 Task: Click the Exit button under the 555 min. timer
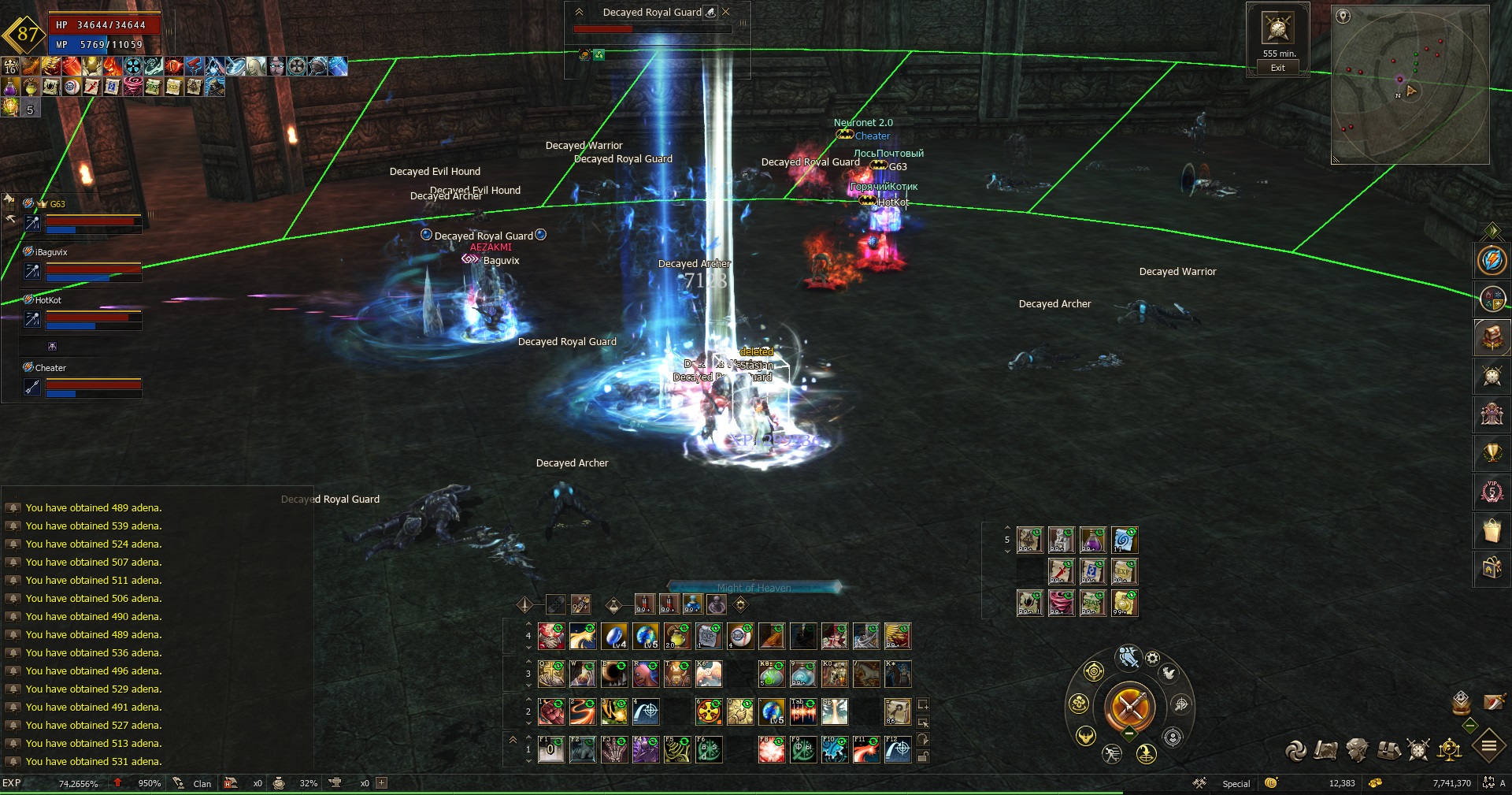[x=1277, y=68]
